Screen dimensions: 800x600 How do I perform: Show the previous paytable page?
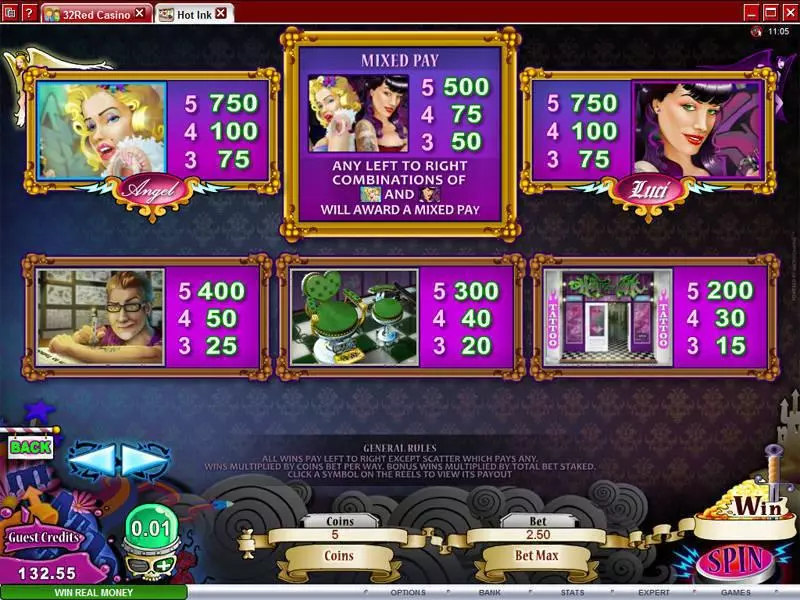[91, 460]
